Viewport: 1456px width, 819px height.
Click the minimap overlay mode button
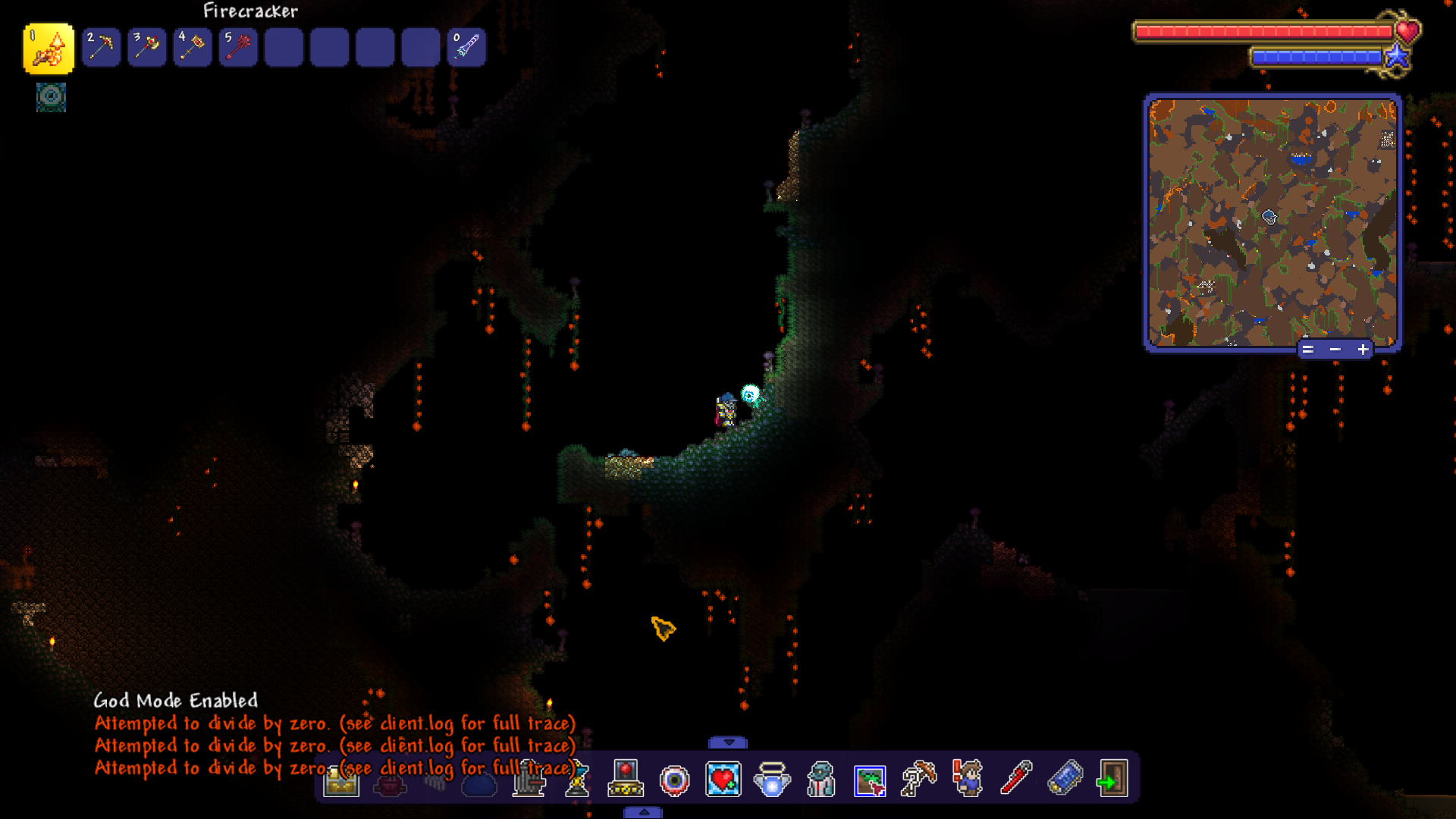(1310, 349)
